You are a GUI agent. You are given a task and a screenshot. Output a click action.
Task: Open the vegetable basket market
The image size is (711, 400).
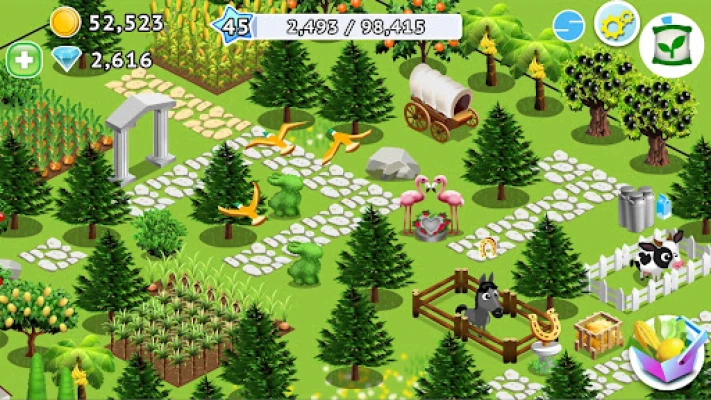tap(666, 355)
